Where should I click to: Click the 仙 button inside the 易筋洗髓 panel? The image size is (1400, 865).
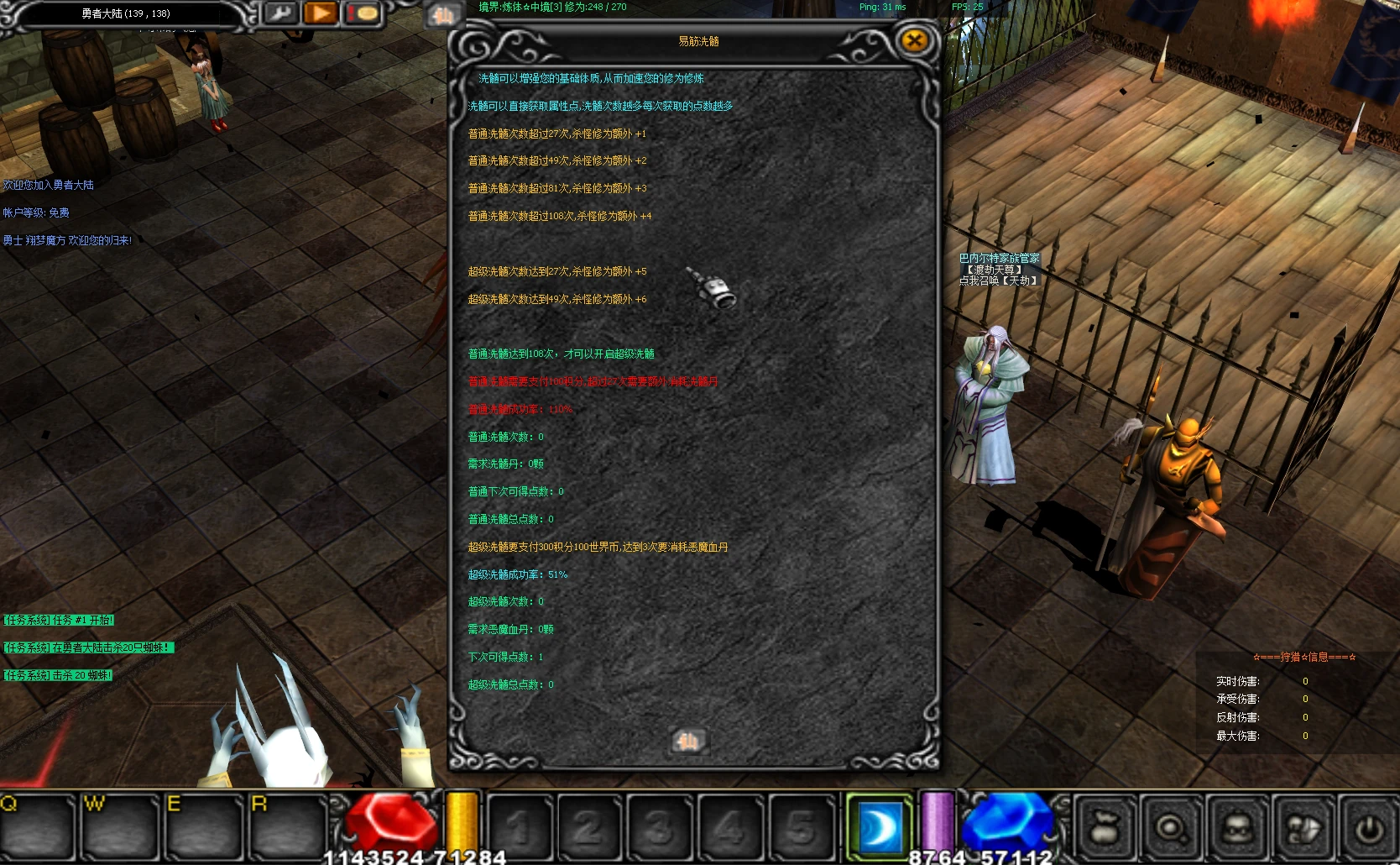pyautogui.click(x=688, y=741)
